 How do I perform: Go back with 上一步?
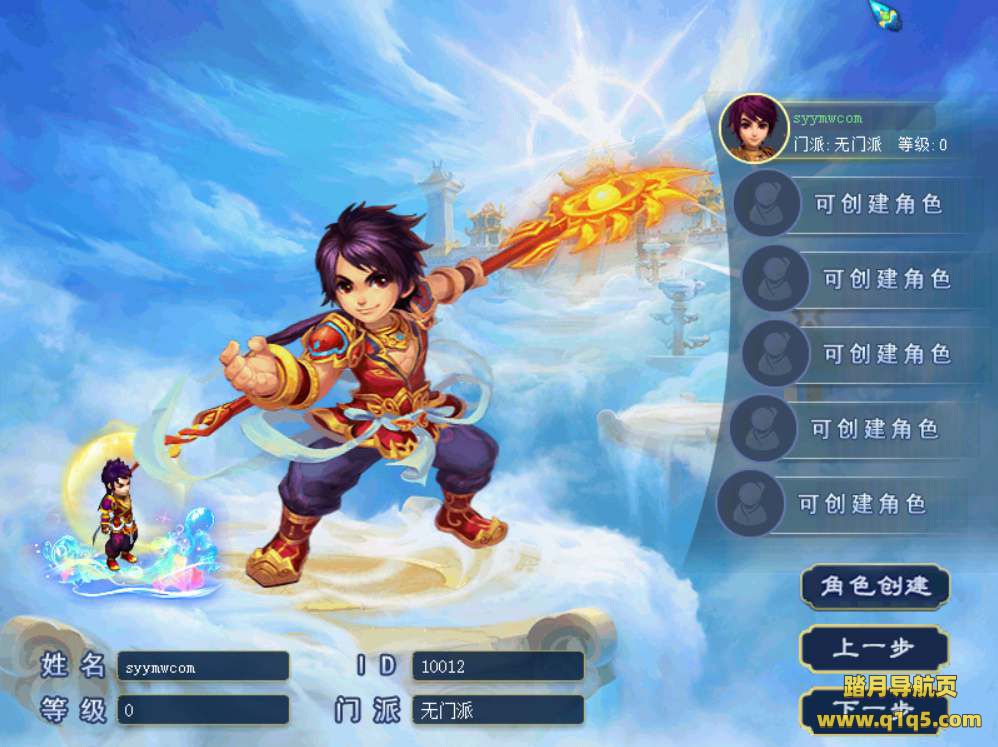[874, 649]
